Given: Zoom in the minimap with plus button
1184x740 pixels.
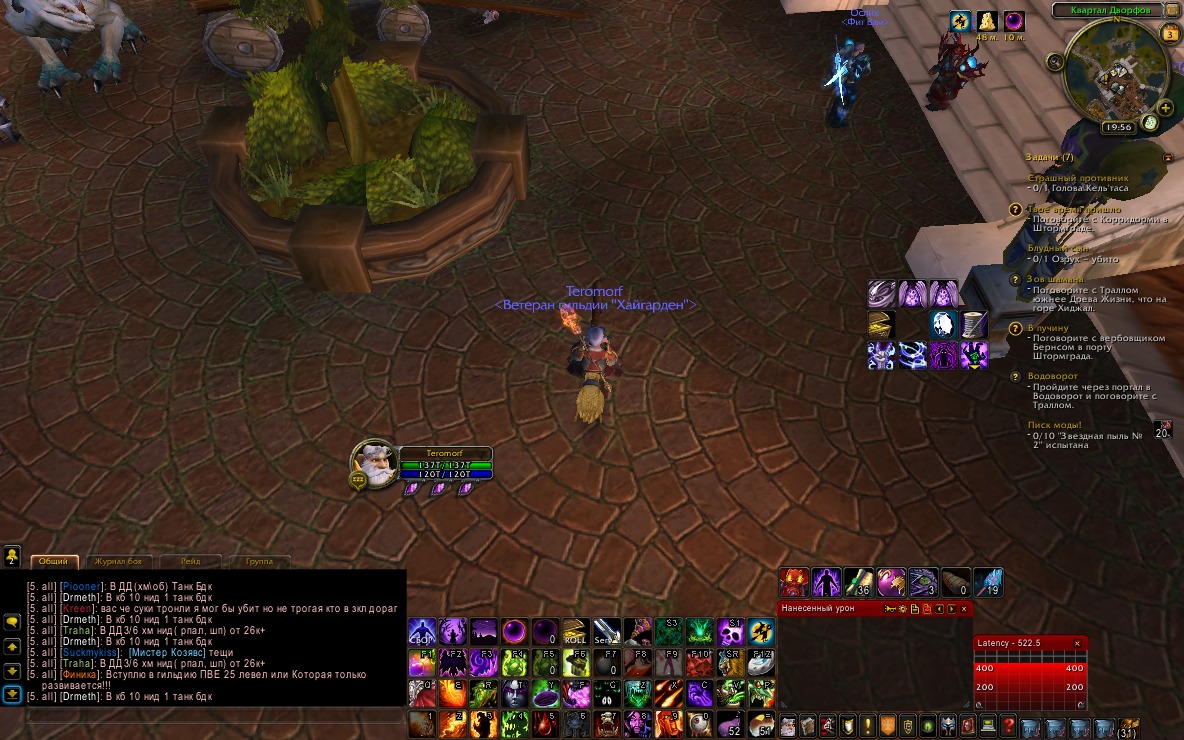Looking at the screenshot, I should (1166, 107).
